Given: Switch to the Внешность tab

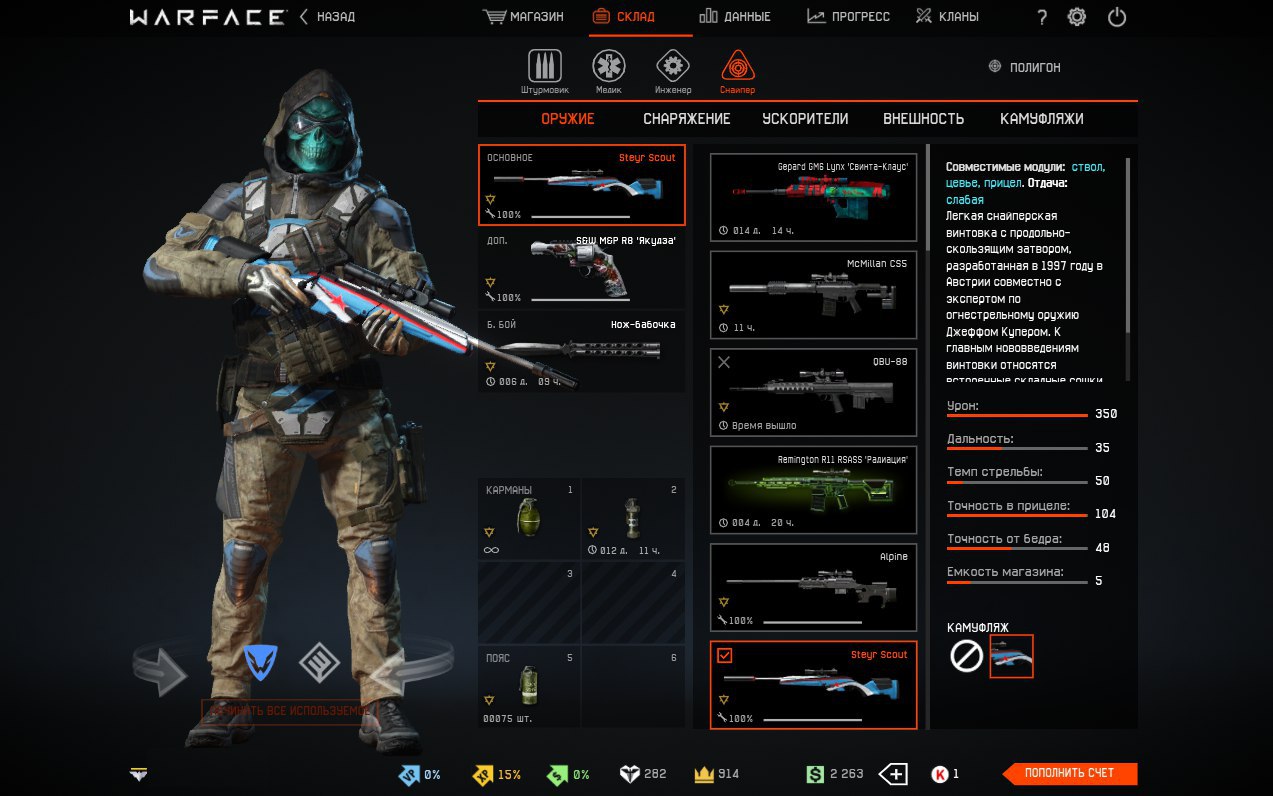Looking at the screenshot, I should point(923,119).
